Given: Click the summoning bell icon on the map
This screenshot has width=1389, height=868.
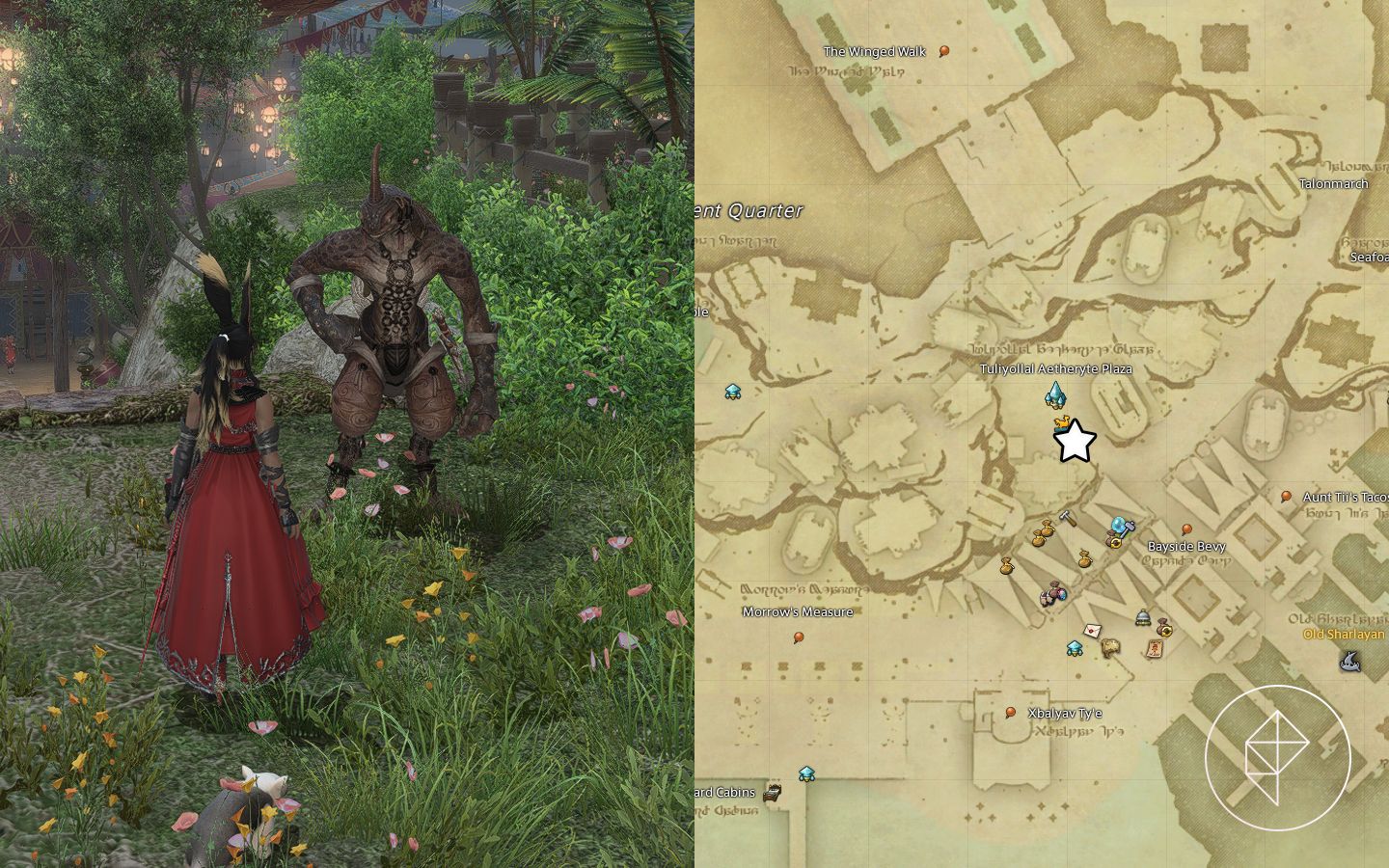Looking at the screenshot, I should [x=1142, y=618].
